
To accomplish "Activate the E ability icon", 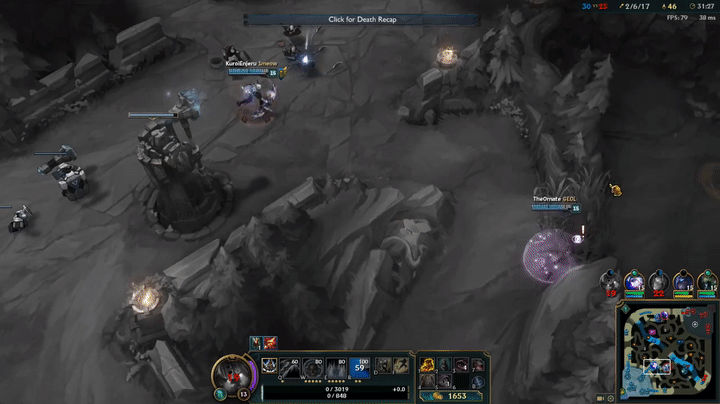I will 337,367.
